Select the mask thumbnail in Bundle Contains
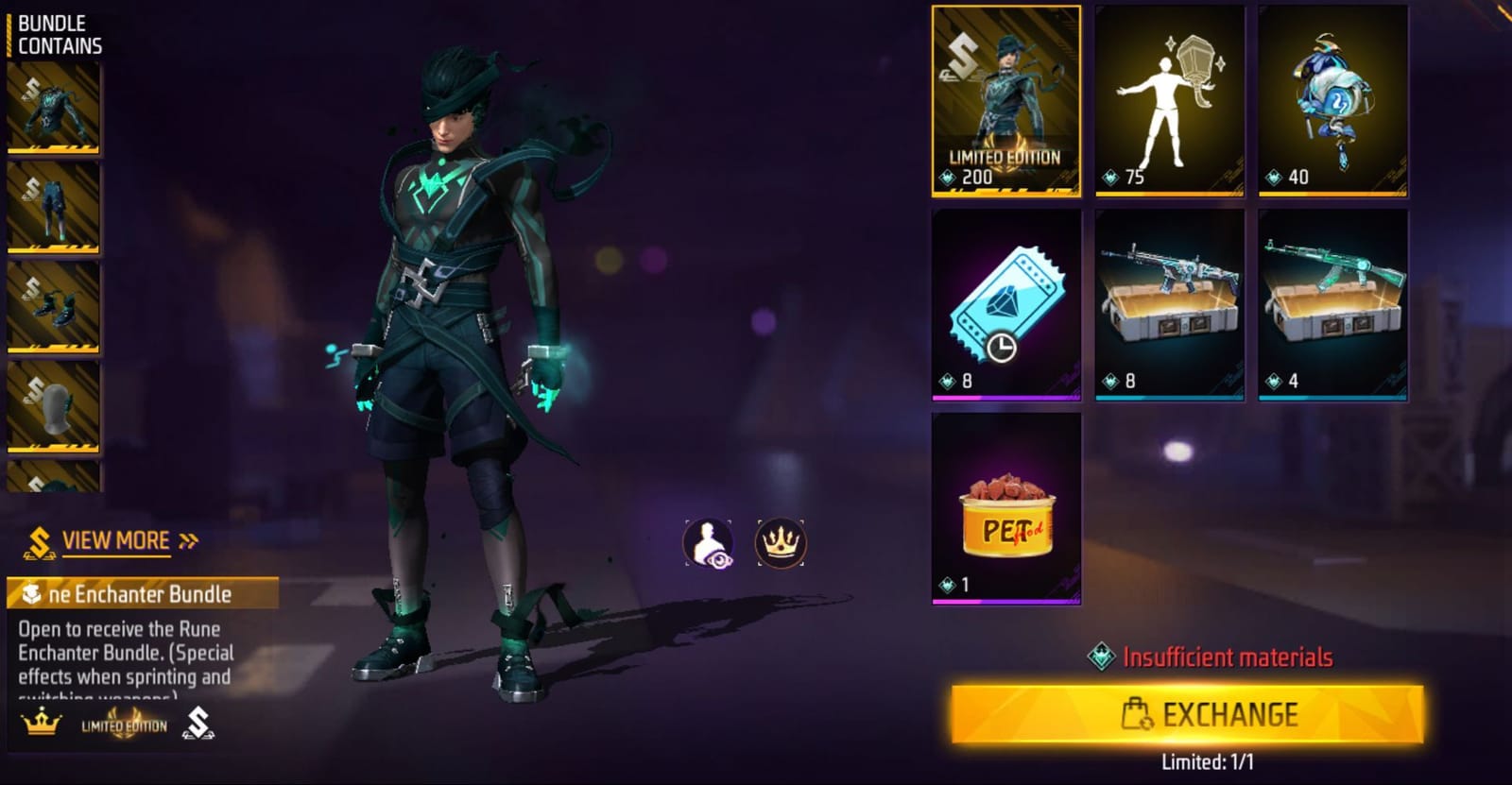This screenshot has width=1512, height=785. [54, 406]
